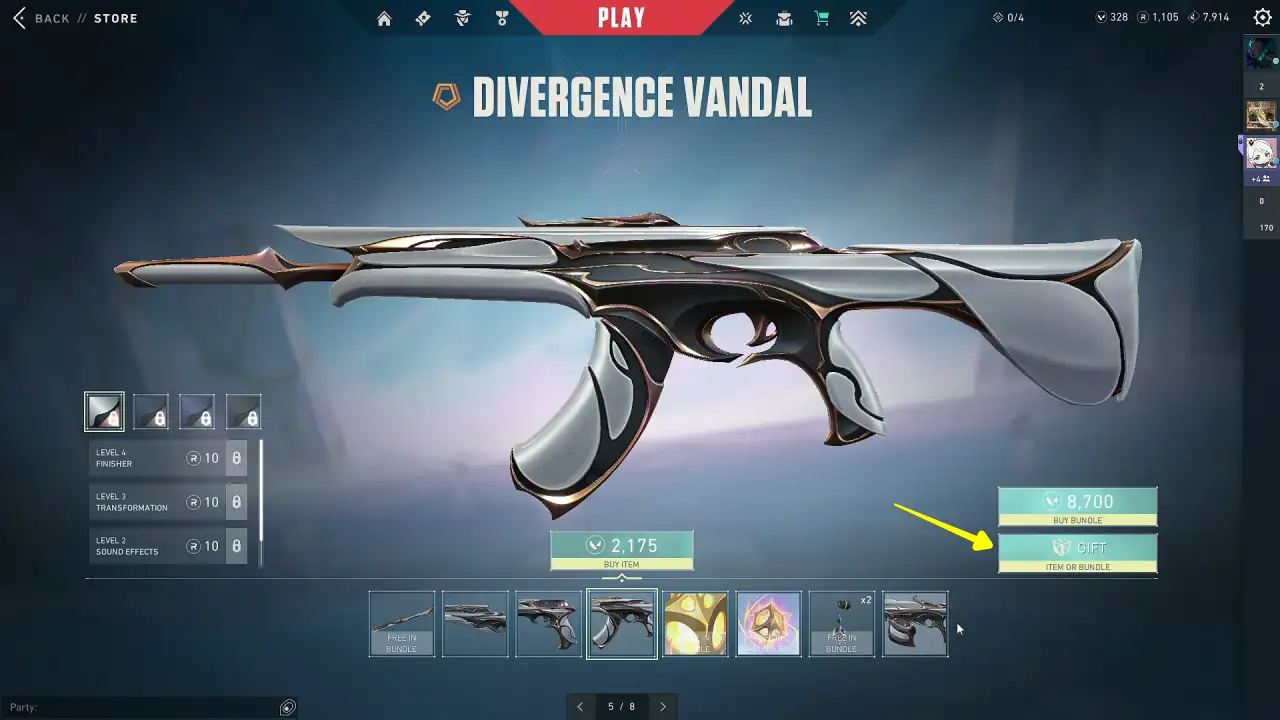Screen dimensions: 1280x720
Task: Go back a page with left chevron
Action: tap(581, 706)
